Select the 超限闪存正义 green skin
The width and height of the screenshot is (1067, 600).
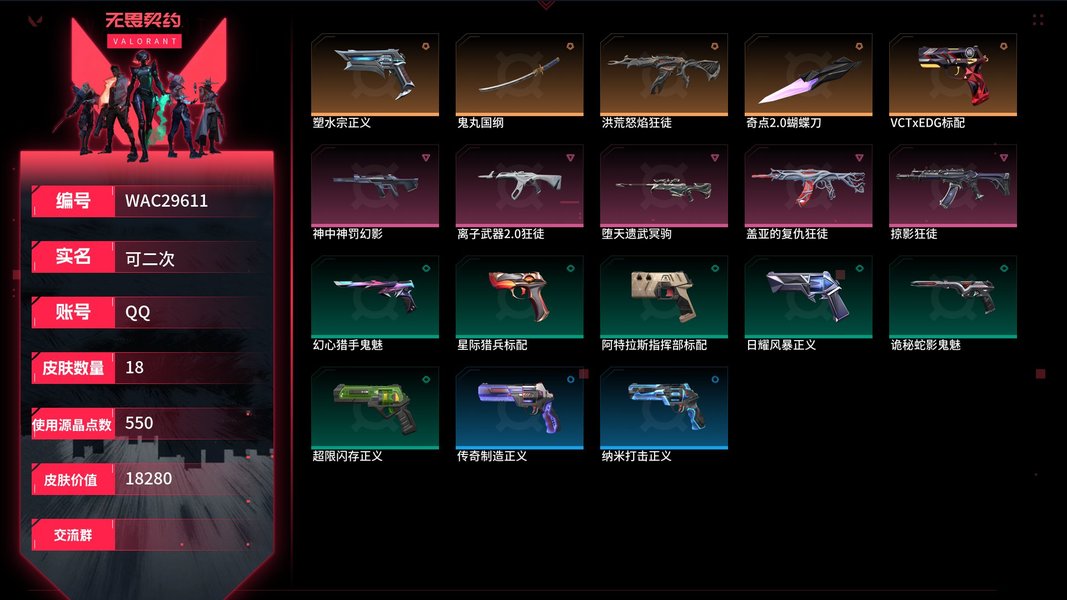375,407
